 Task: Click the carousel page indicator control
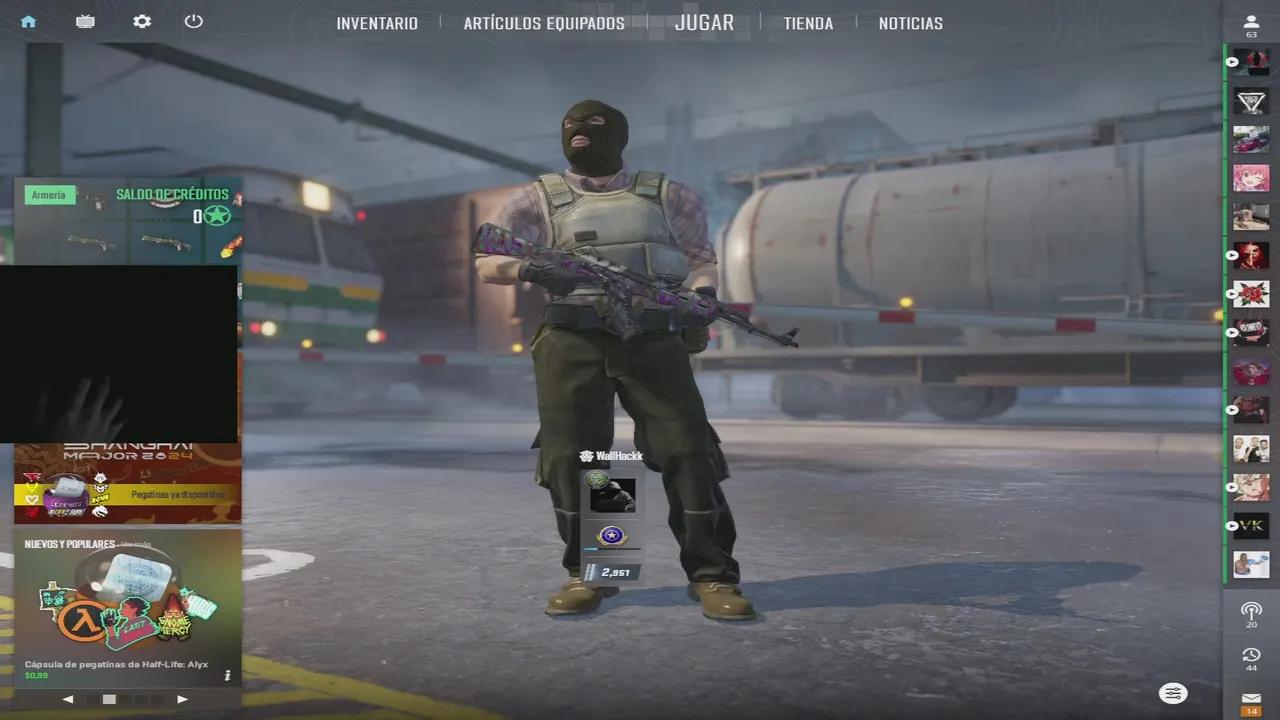[x=109, y=699]
